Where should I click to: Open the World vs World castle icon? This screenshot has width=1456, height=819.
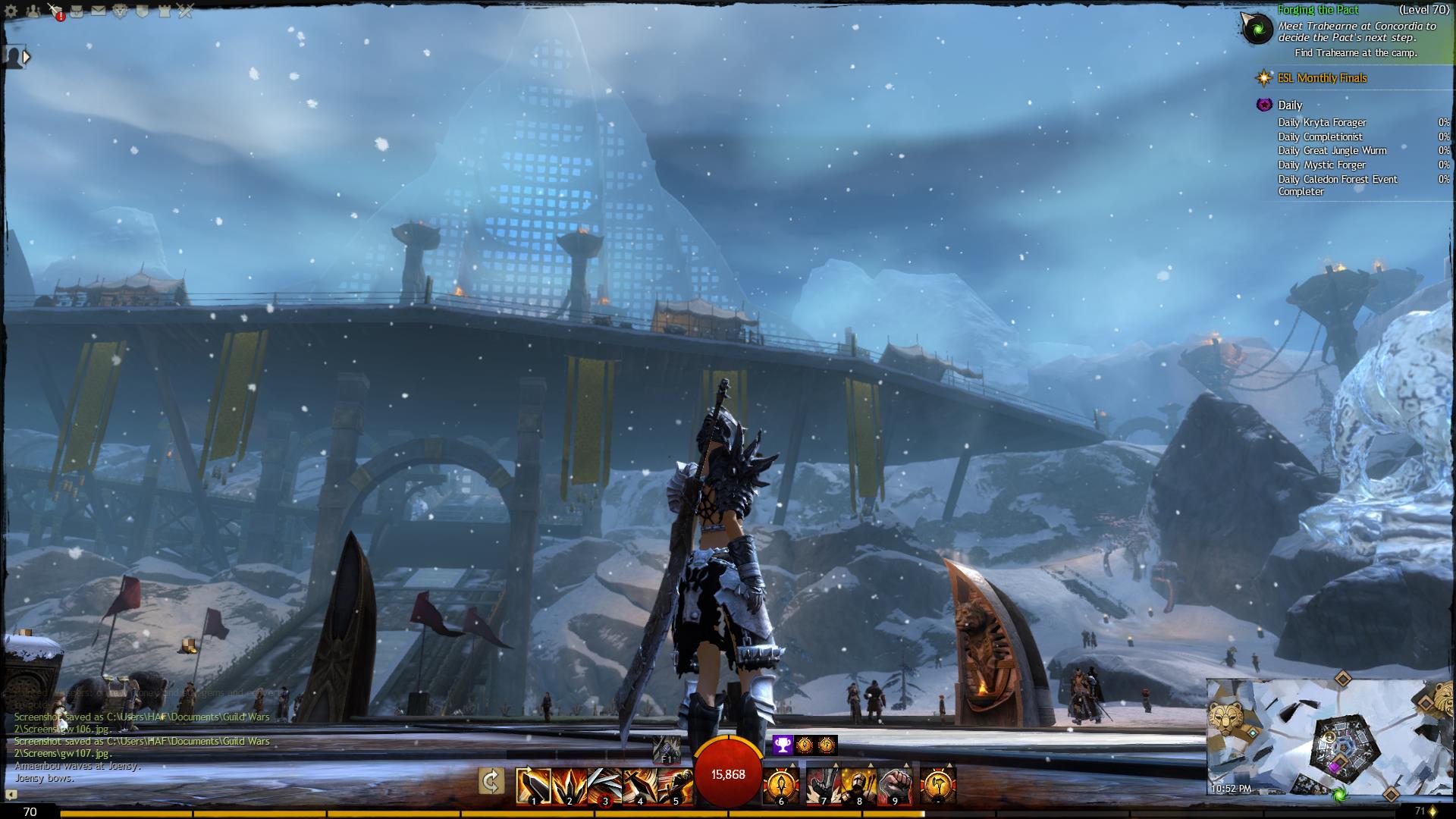click(x=164, y=11)
